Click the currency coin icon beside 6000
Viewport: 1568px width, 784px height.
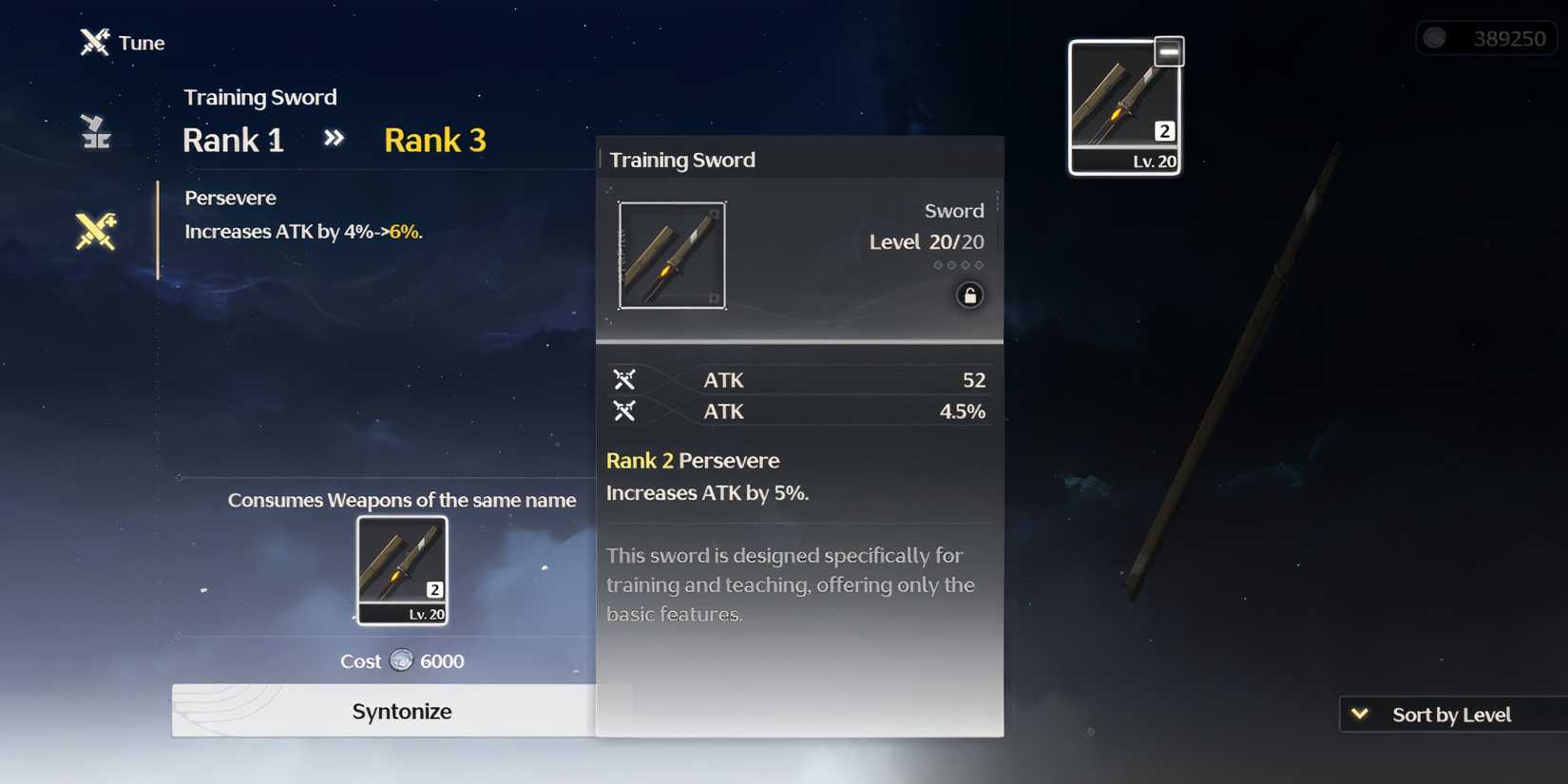[x=402, y=661]
